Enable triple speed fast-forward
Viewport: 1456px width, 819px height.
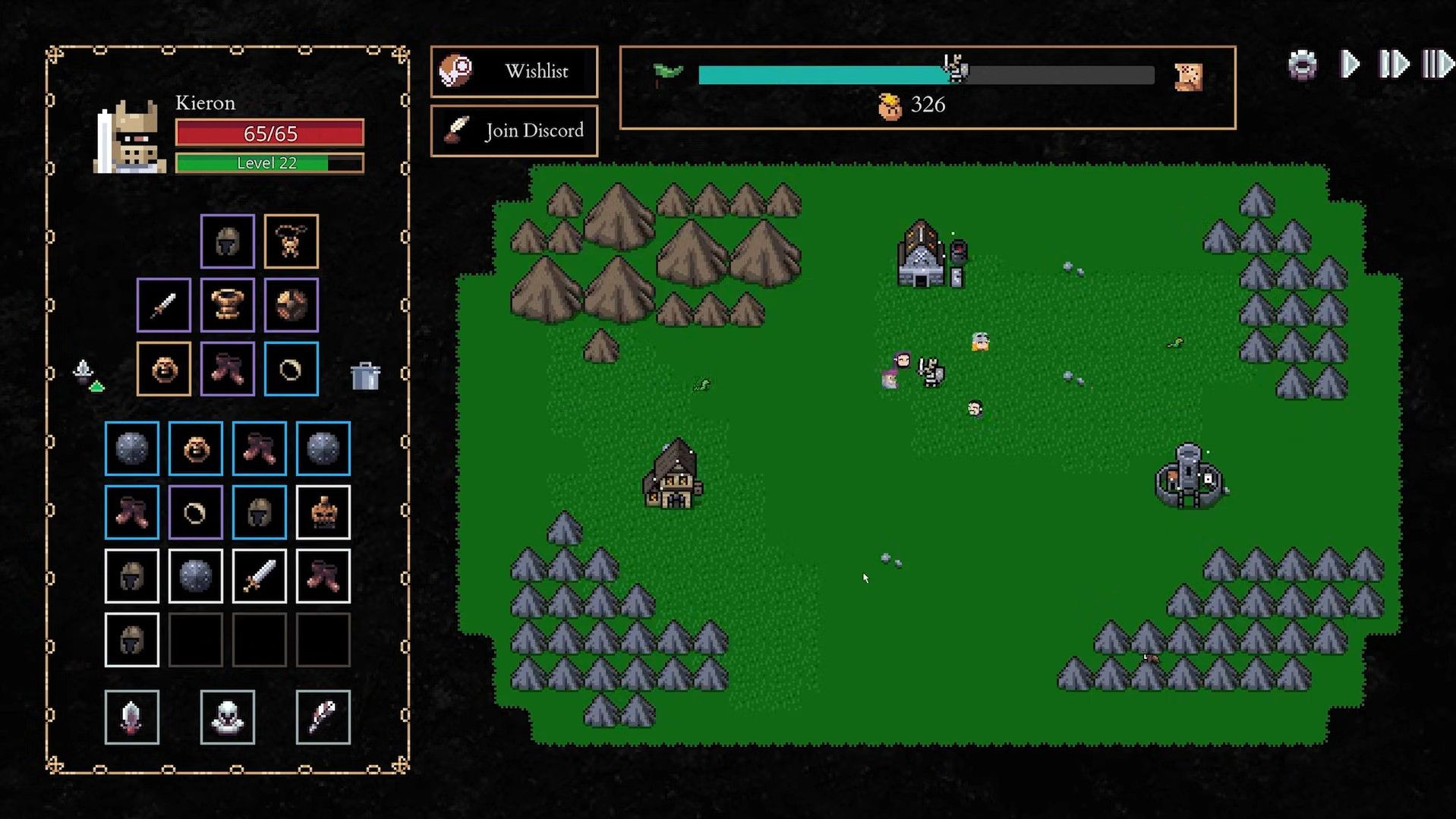[1438, 65]
